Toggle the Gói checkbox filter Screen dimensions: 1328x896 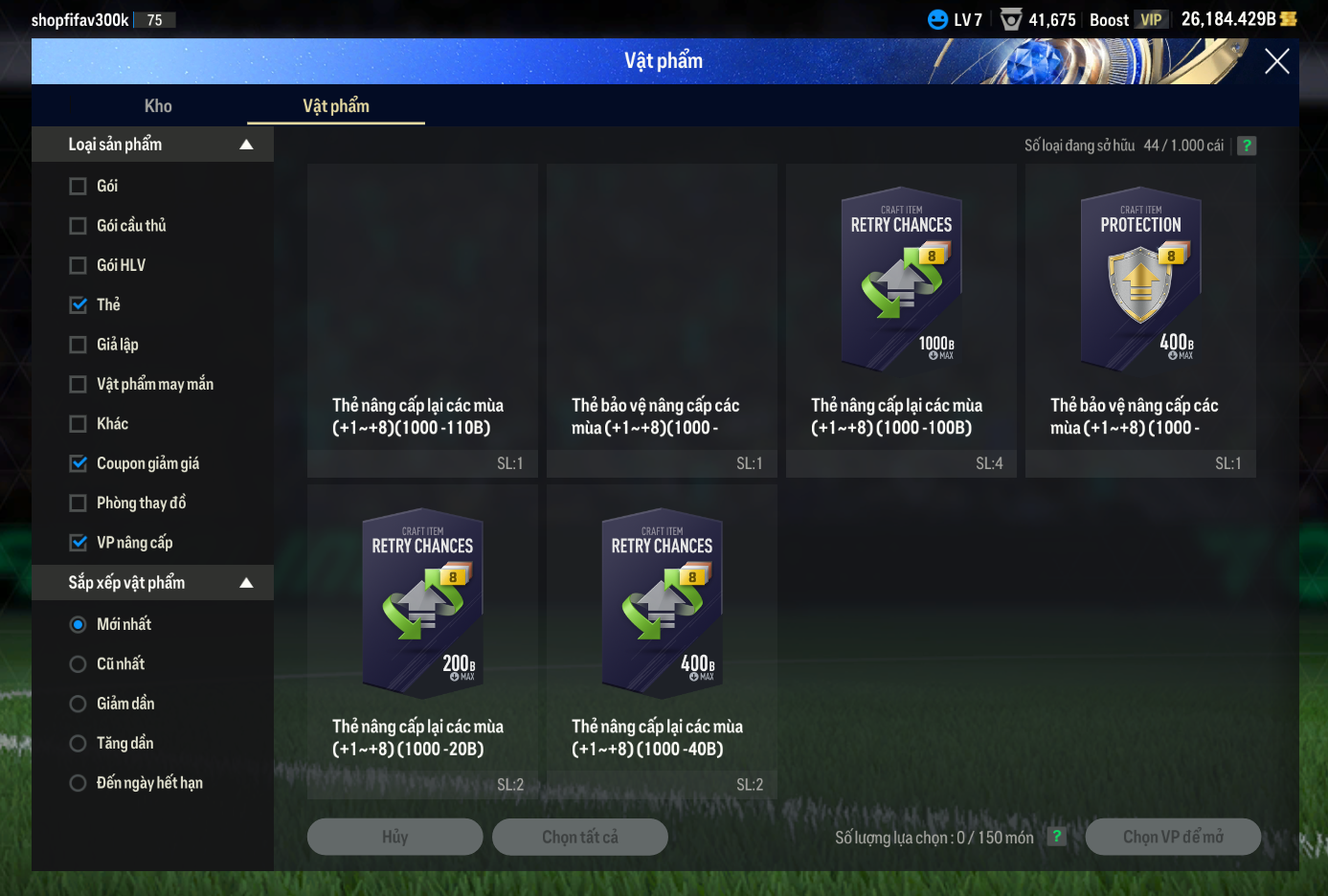coord(79,187)
